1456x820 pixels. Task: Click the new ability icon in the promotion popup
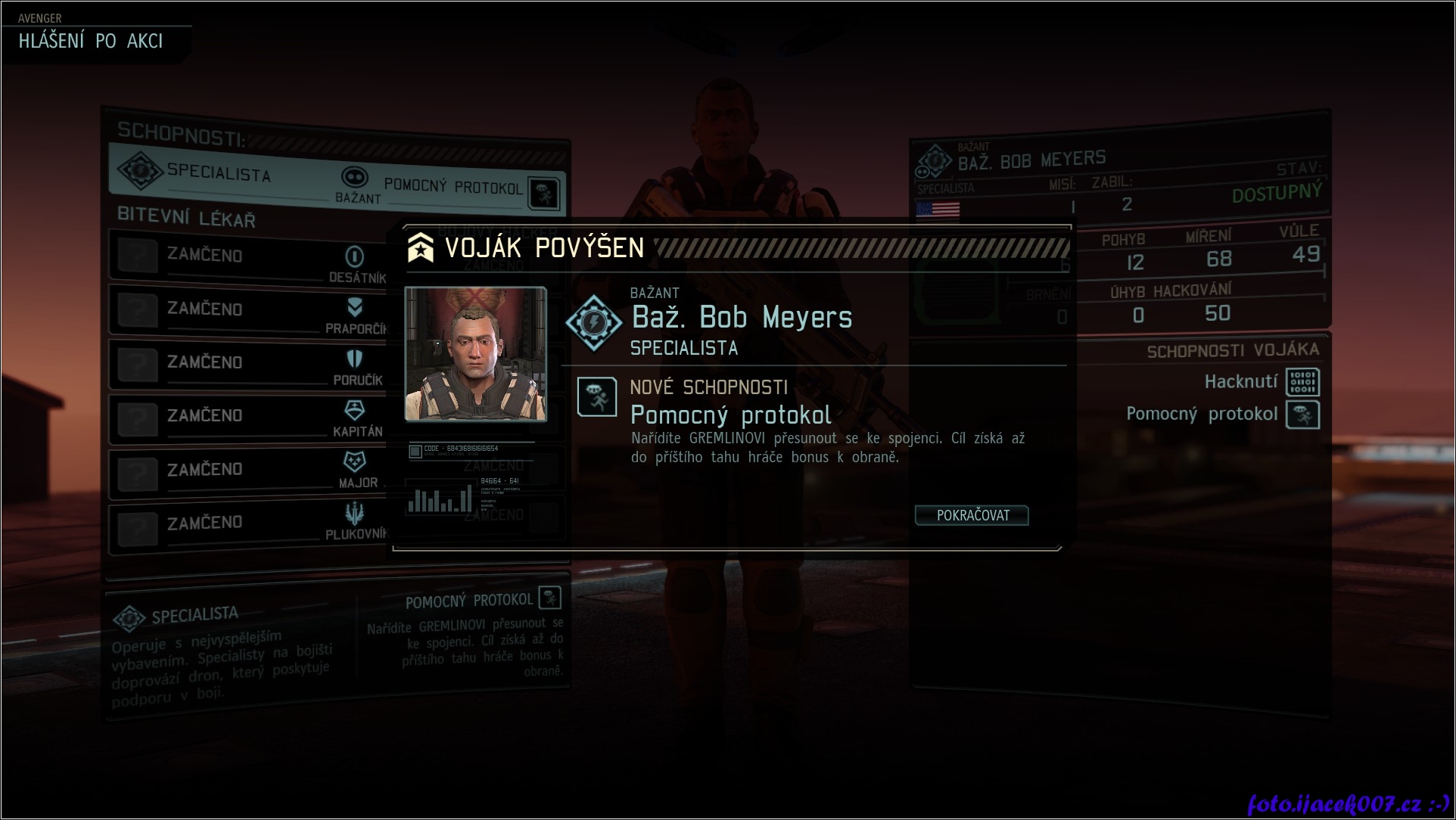(x=596, y=397)
